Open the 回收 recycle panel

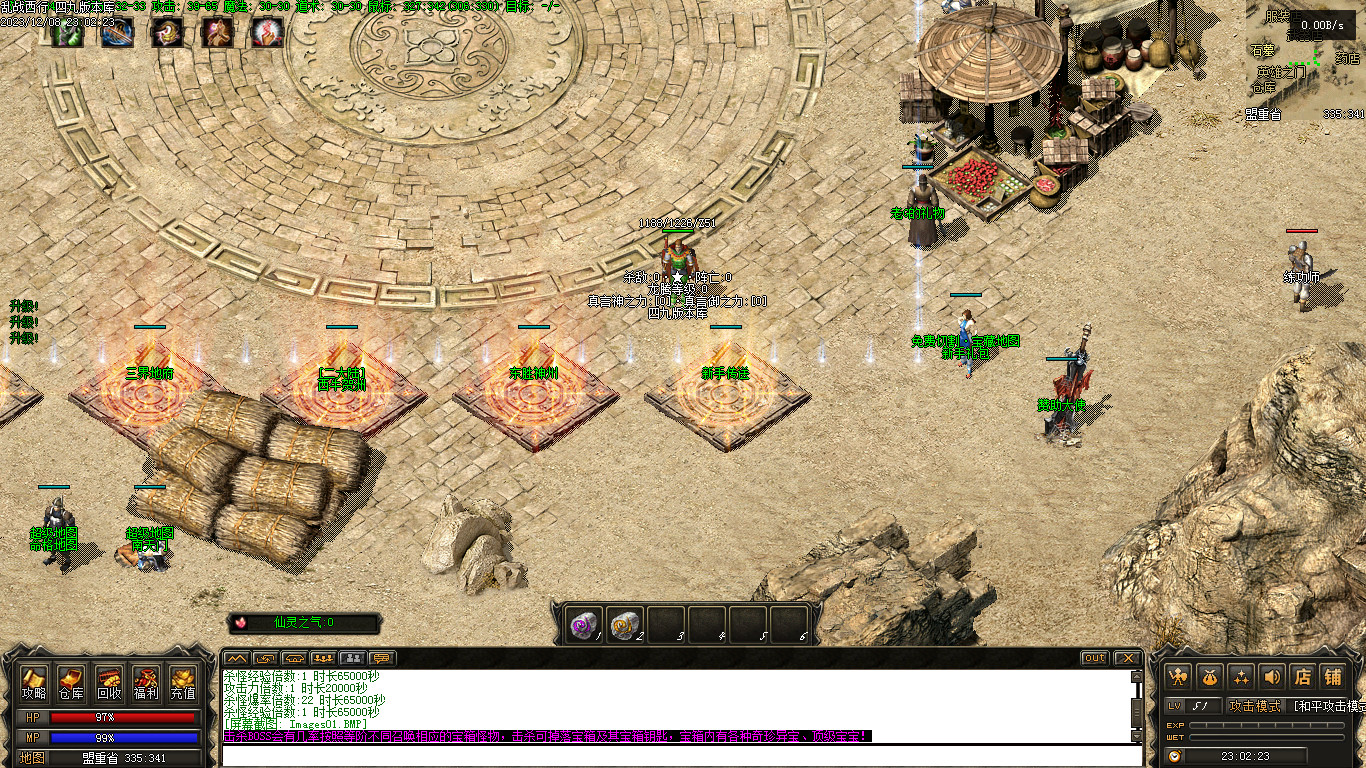click(x=108, y=681)
